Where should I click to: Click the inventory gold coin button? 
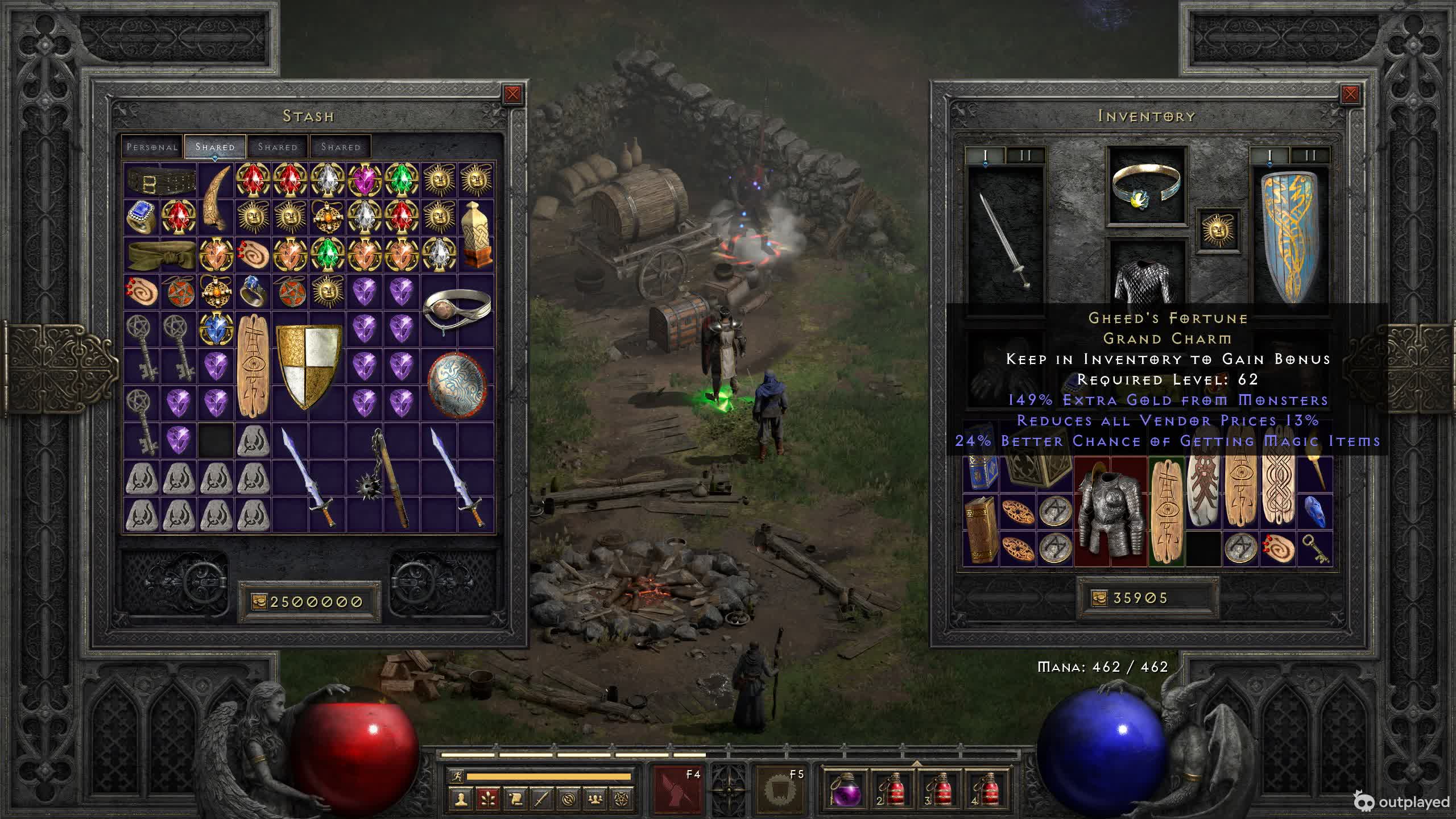[x=1099, y=598]
